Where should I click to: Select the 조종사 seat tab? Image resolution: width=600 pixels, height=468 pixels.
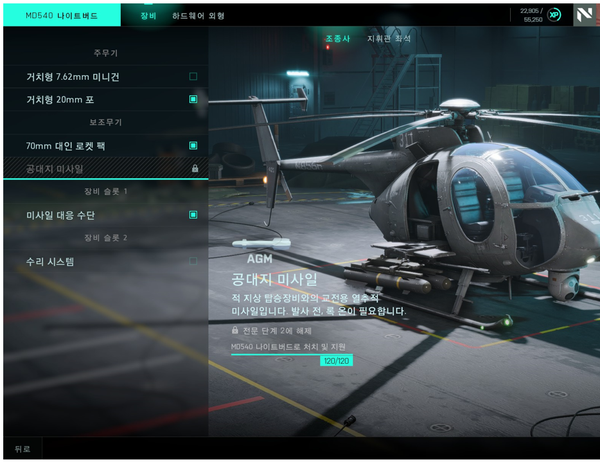(x=338, y=39)
